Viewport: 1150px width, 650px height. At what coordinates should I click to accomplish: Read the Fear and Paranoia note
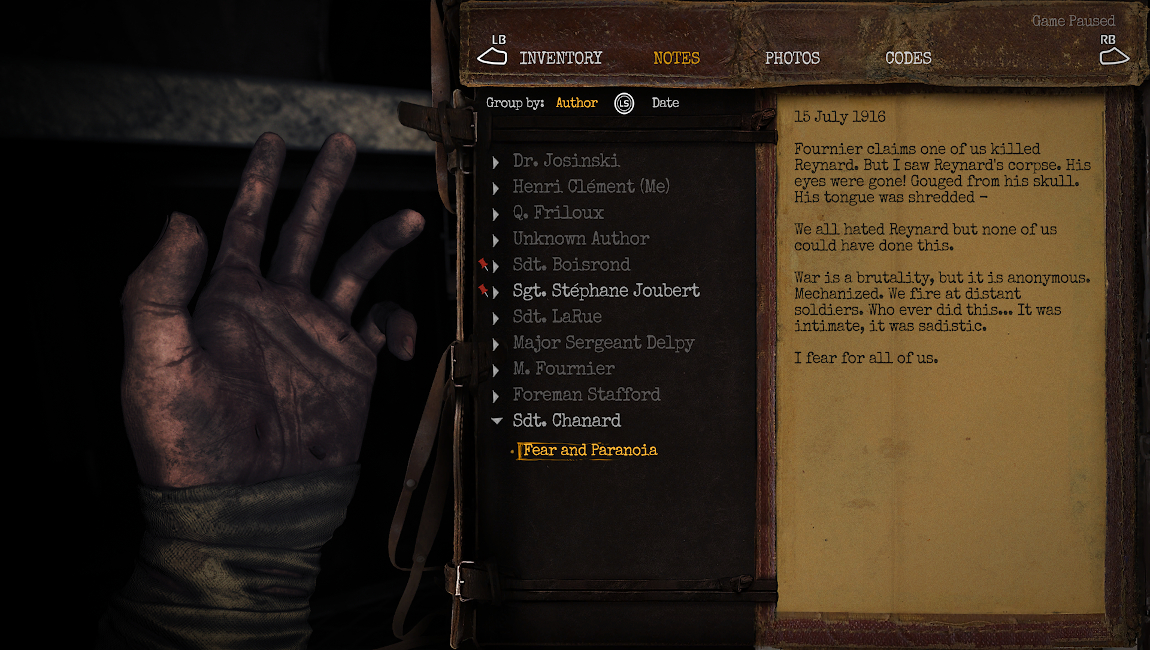(590, 450)
